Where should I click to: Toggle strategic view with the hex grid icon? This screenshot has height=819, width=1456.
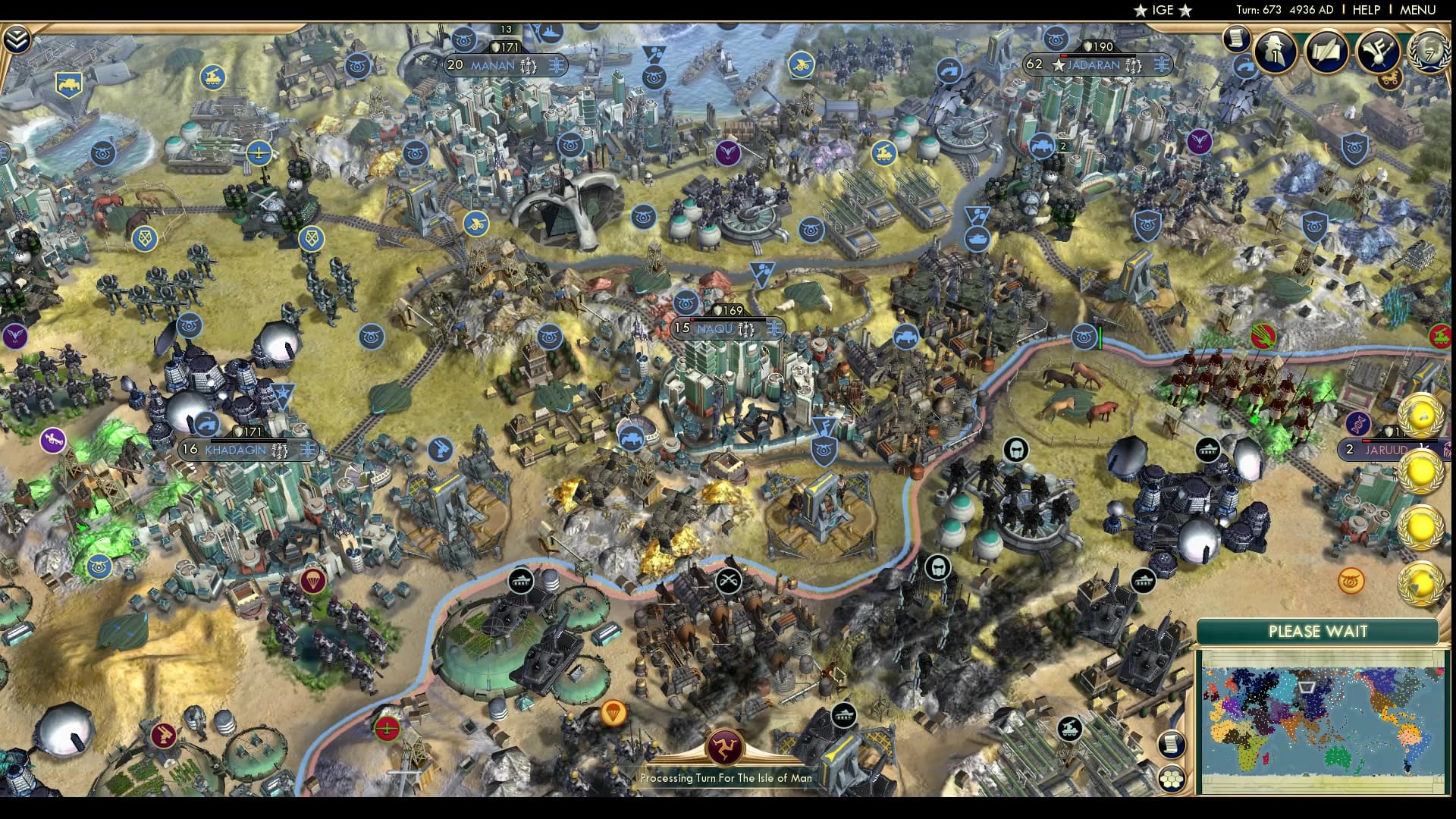click(x=1171, y=780)
